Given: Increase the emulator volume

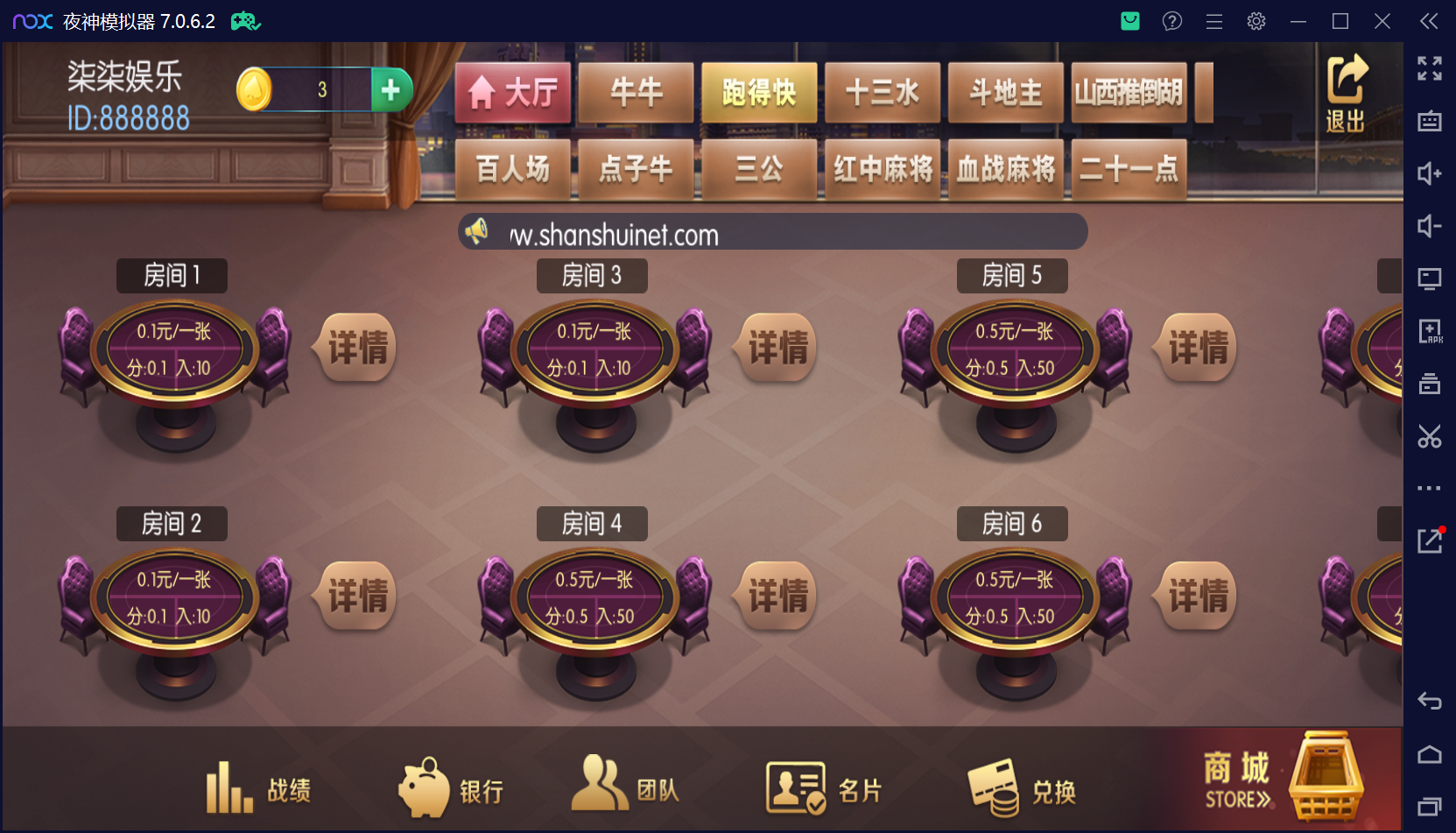Looking at the screenshot, I should 1431,174.
